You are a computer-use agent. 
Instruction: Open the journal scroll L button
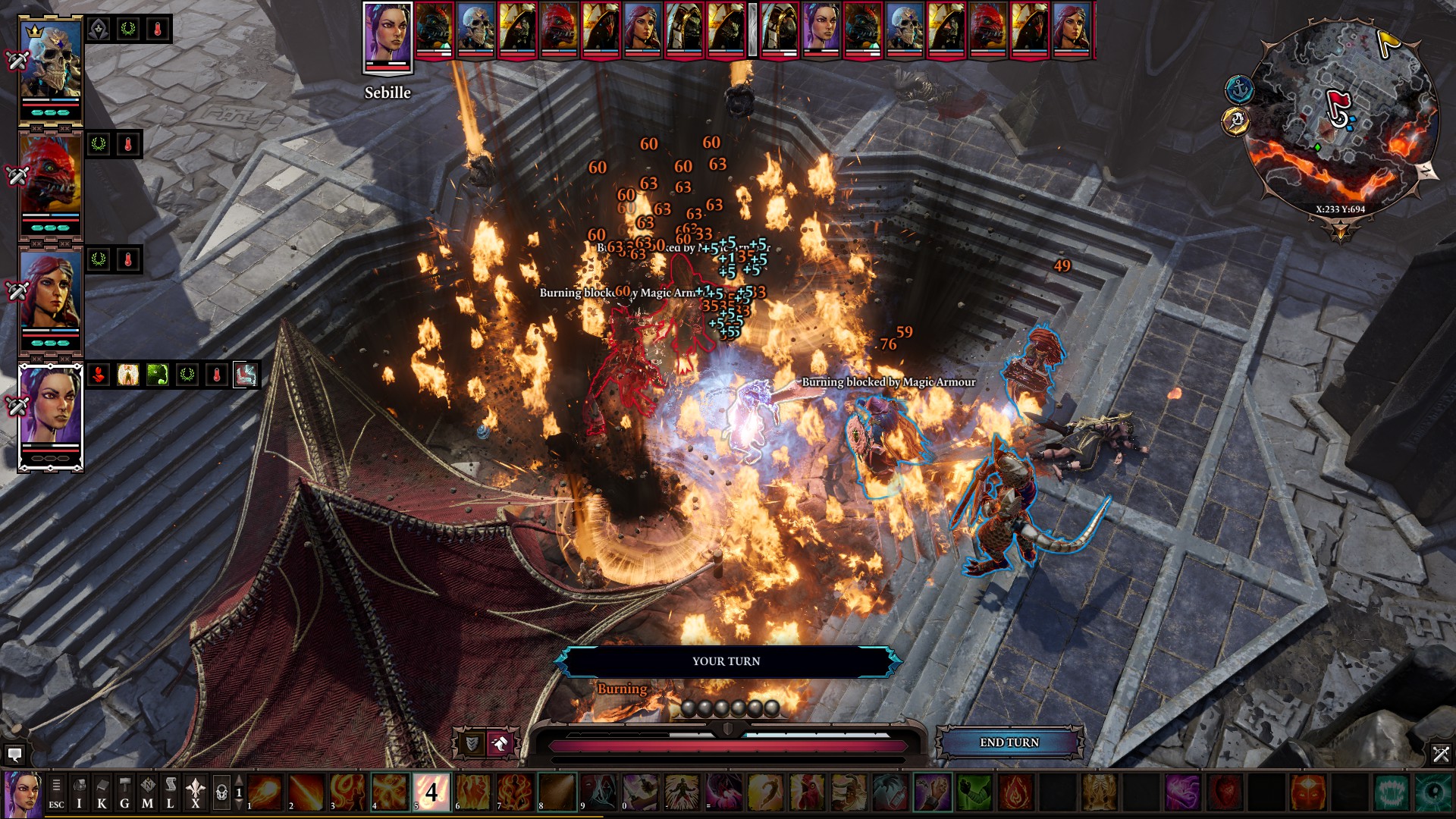[x=171, y=793]
